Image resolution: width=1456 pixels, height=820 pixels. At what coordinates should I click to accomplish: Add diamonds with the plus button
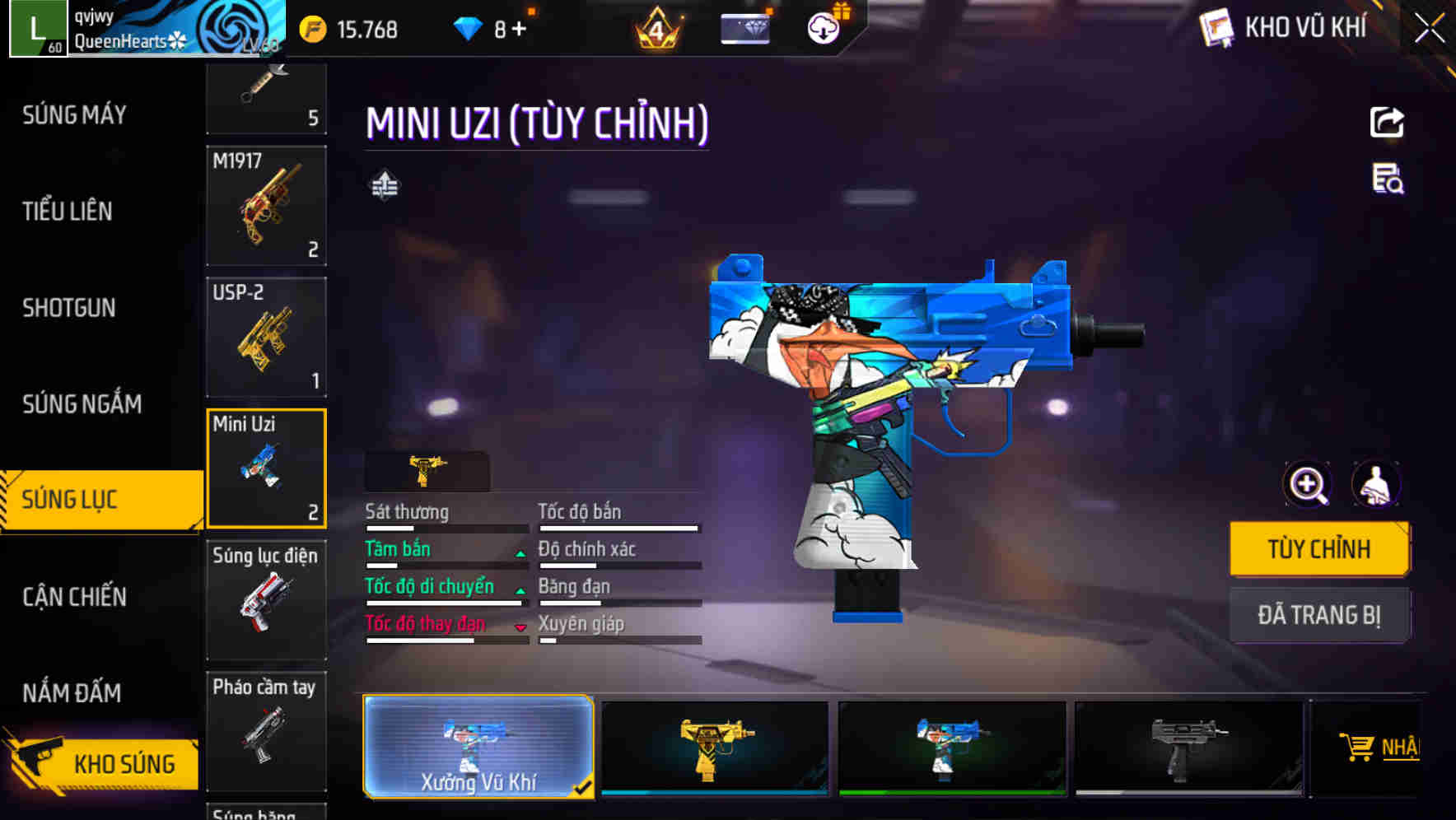pyautogui.click(x=519, y=30)
